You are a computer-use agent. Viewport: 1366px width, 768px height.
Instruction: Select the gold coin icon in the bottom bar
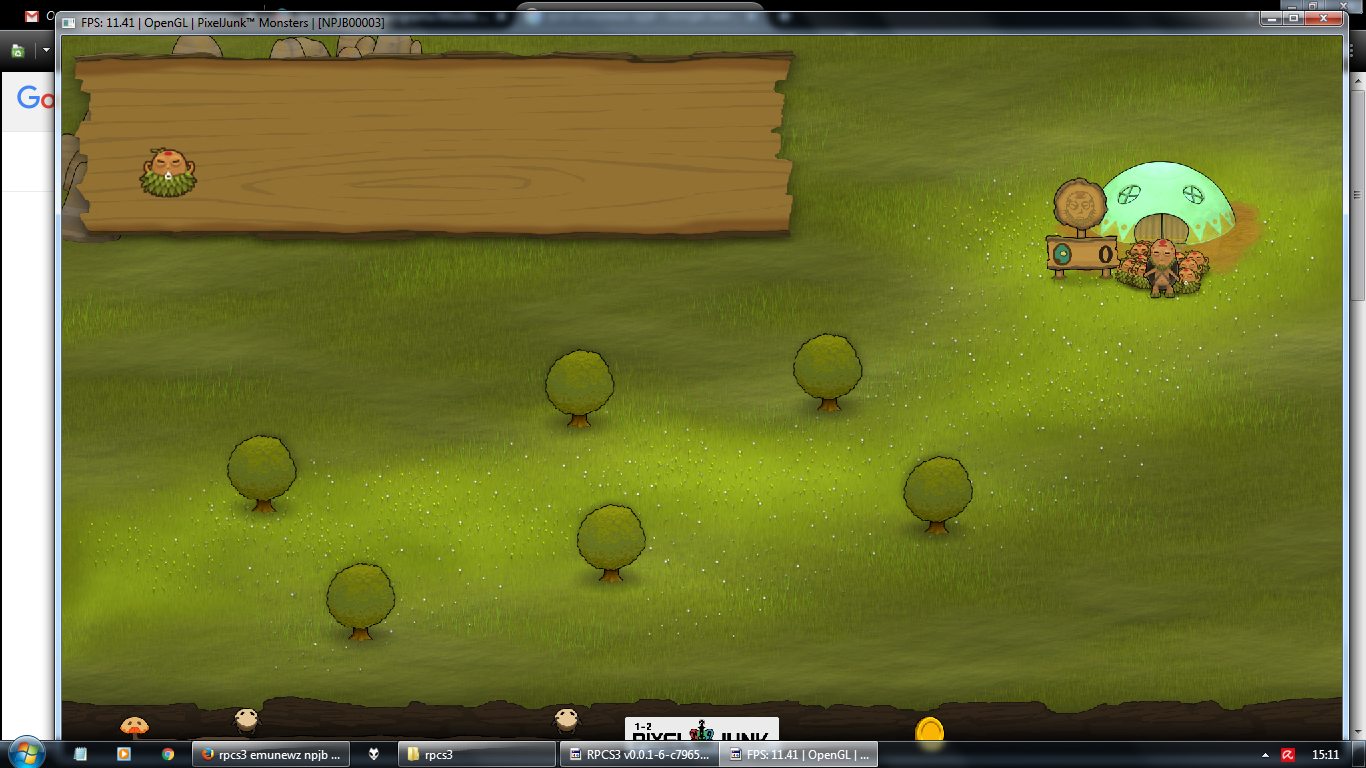pyautogui.click(x=929, y=731)
